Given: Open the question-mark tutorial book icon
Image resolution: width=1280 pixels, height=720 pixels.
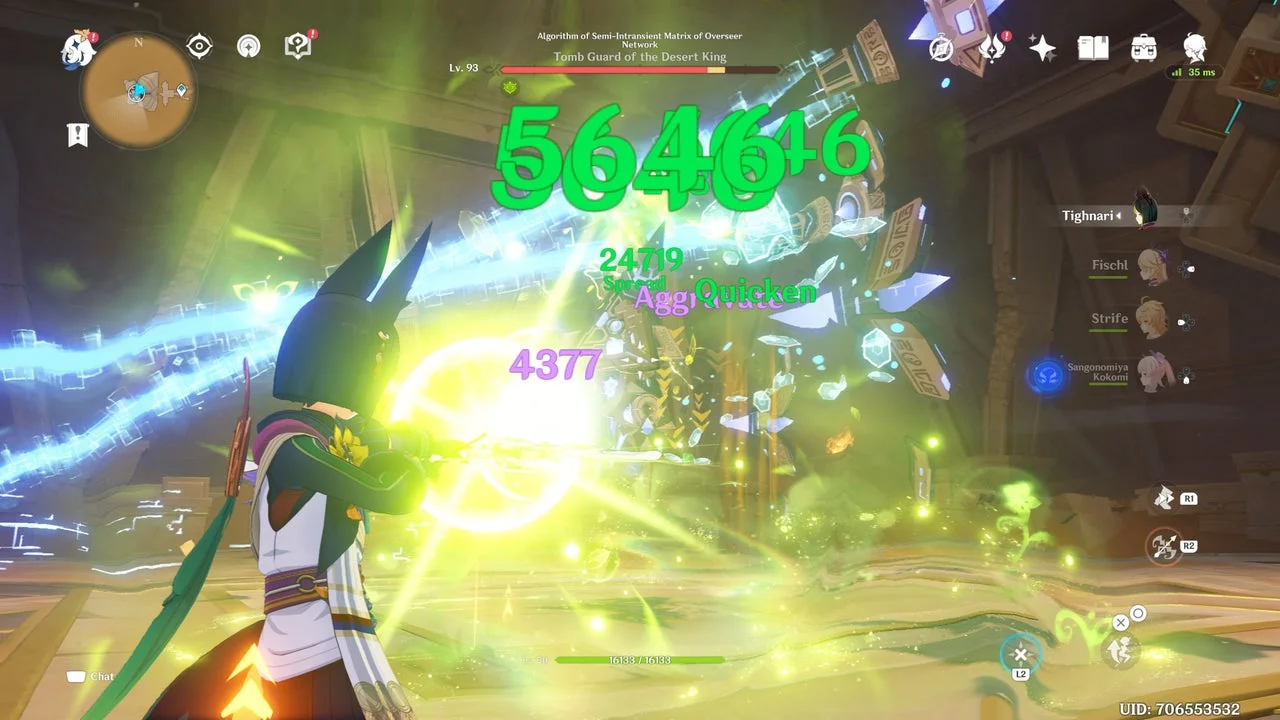Looking at the screenshot, I should click(x=298, y=46).
